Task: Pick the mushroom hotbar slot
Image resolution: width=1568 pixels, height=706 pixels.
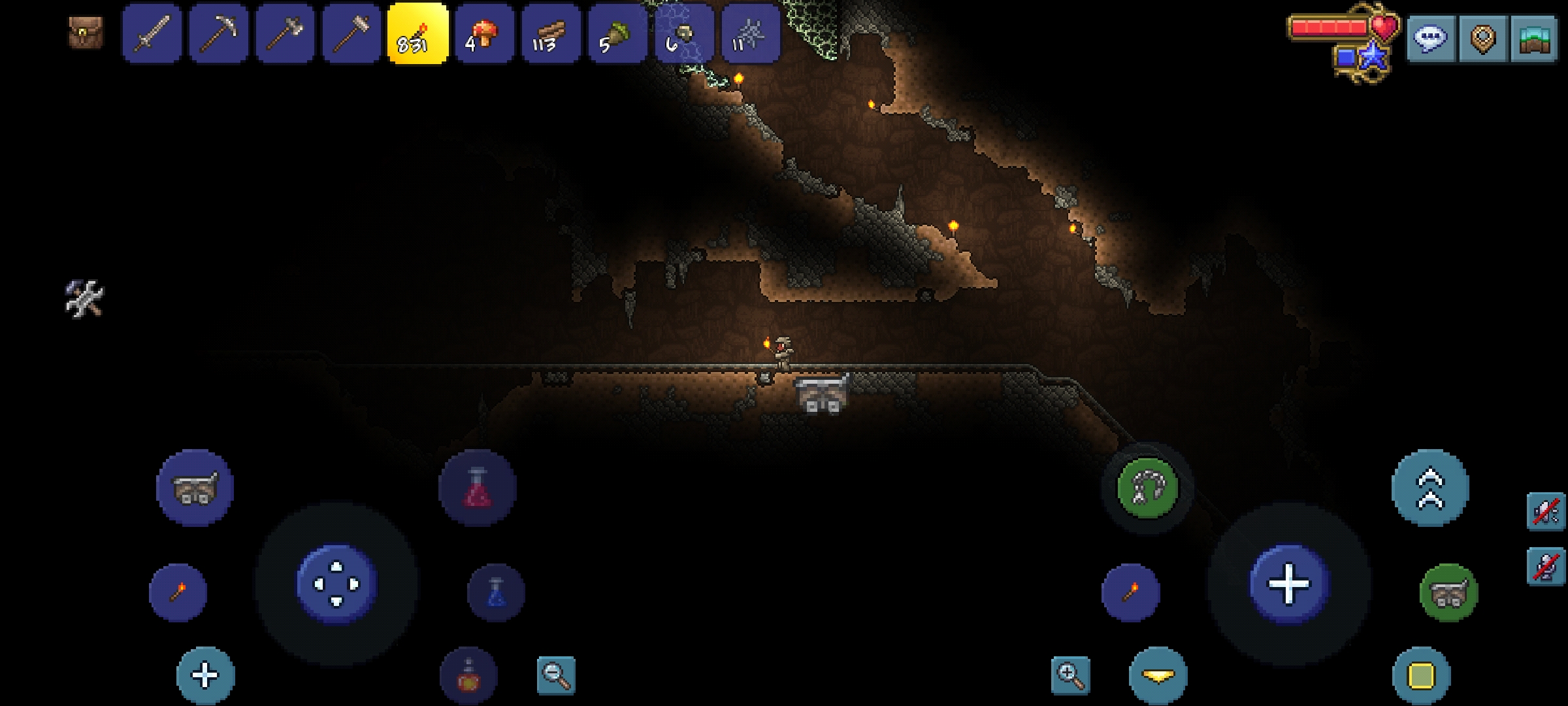Action: click(484, 34)
